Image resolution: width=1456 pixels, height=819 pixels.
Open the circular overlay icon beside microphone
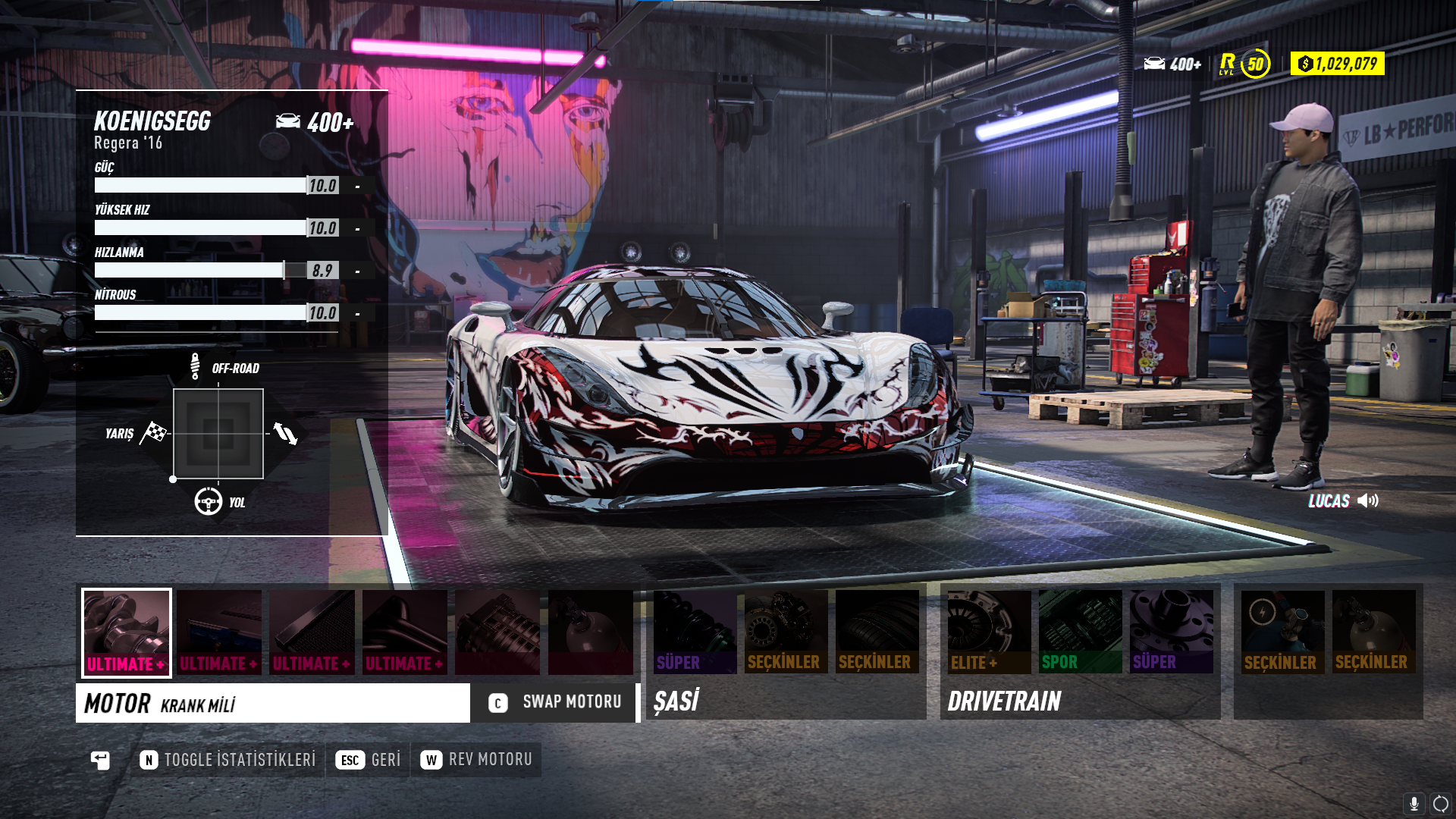(x=1441, y=804)
